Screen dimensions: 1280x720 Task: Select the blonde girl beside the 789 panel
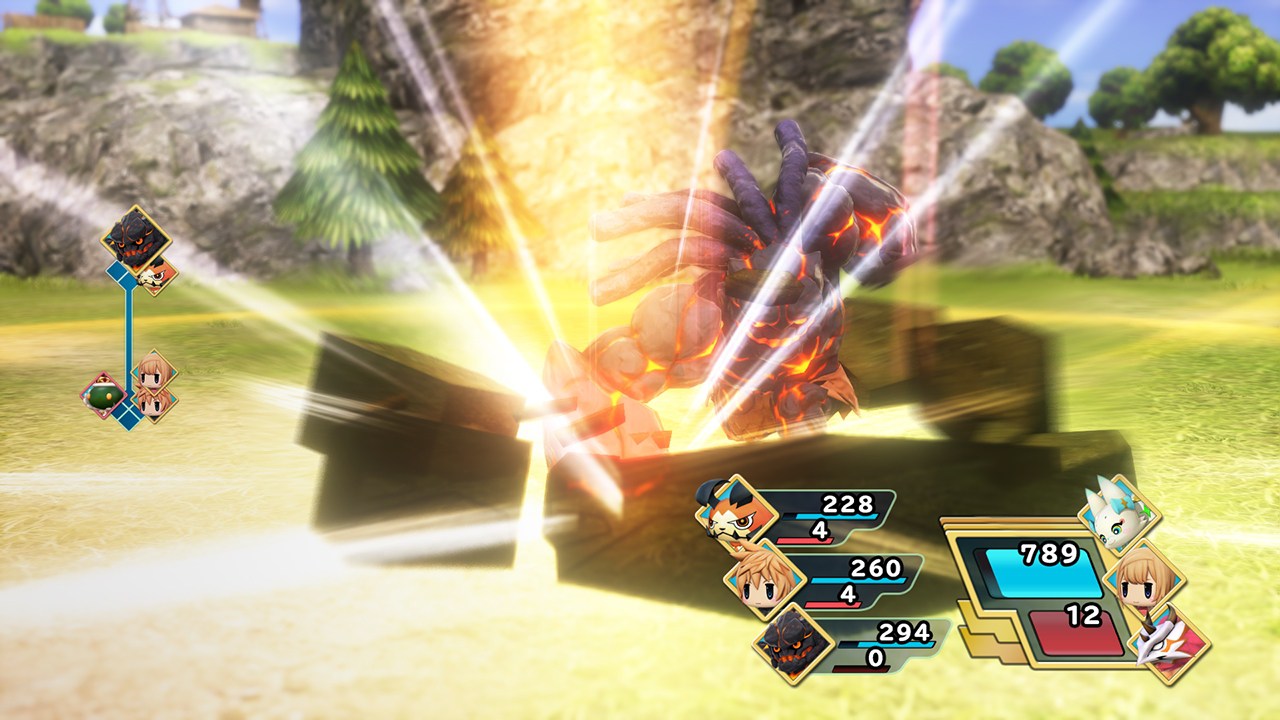pyautogui.click(x=1145, y=579)
